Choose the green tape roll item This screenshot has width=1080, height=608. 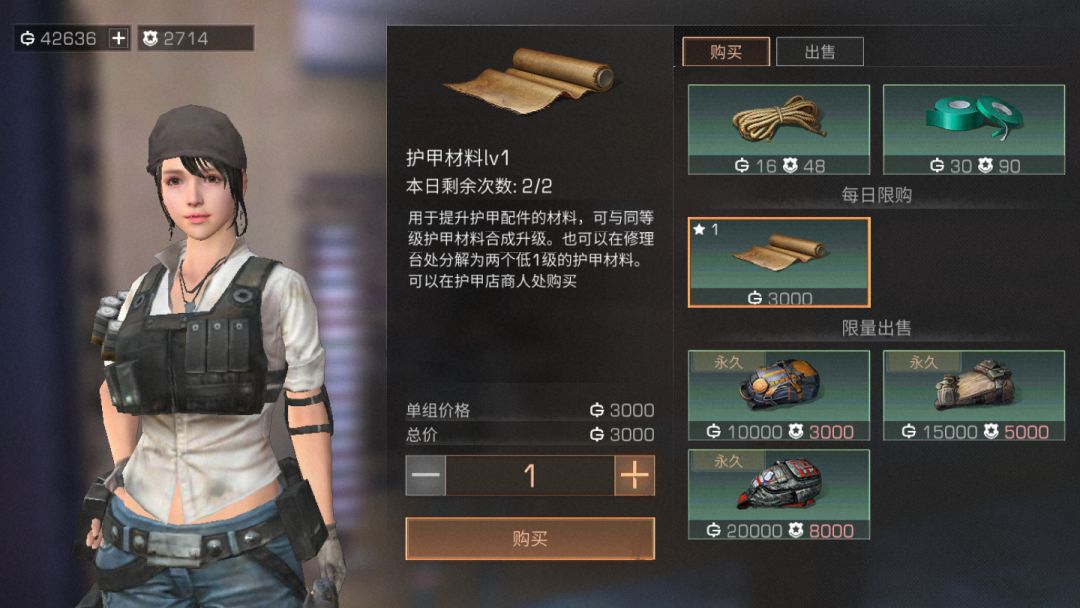pos(973,130)
